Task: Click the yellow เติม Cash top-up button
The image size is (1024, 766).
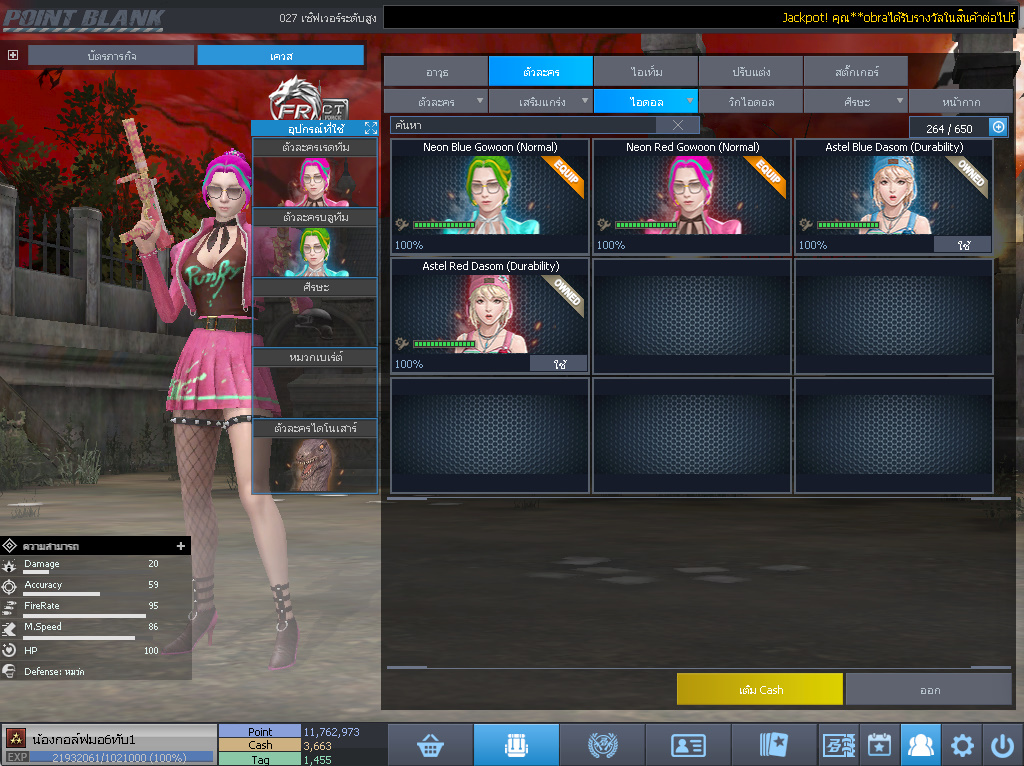Action: (760, 689)
